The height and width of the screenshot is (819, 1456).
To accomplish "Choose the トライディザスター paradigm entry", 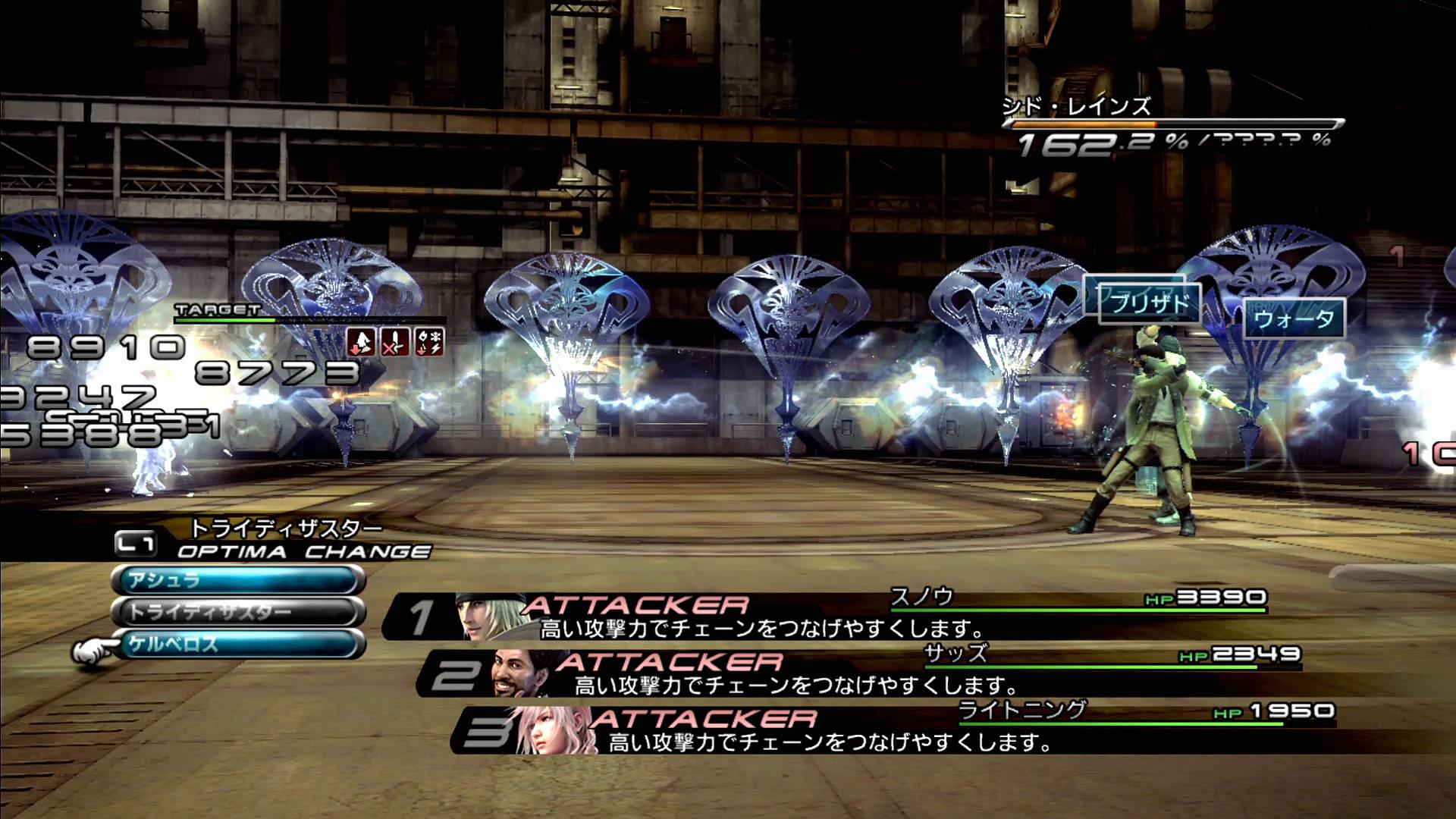I will 238,612.
